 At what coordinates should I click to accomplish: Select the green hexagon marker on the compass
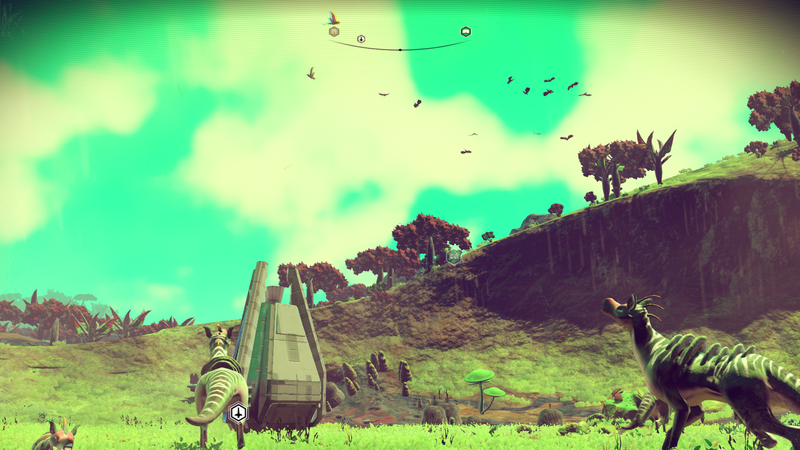click(466, 32)
